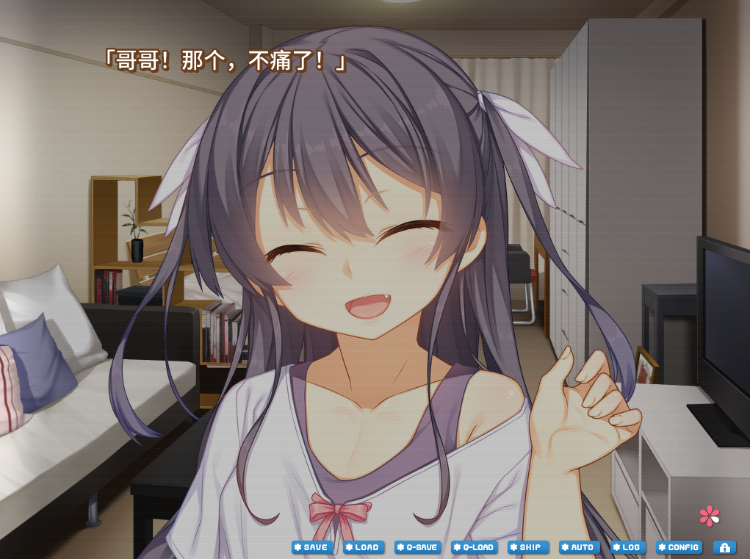Activate the SKIP button
The width and height of the screenshot is (750, 559).
pos(528,548)
